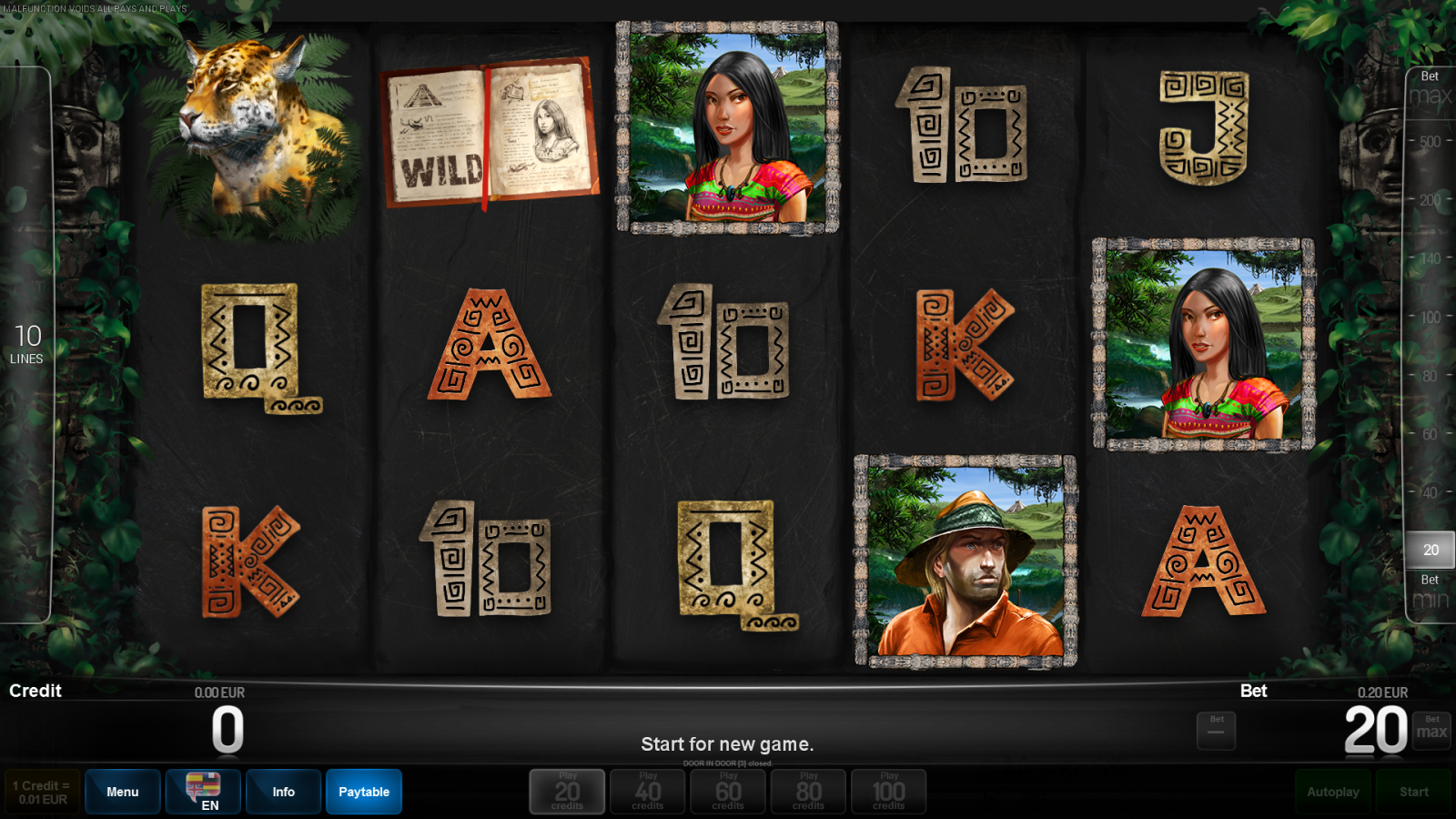
Task: Set bet slider to 100
Action: [1430, 318]
